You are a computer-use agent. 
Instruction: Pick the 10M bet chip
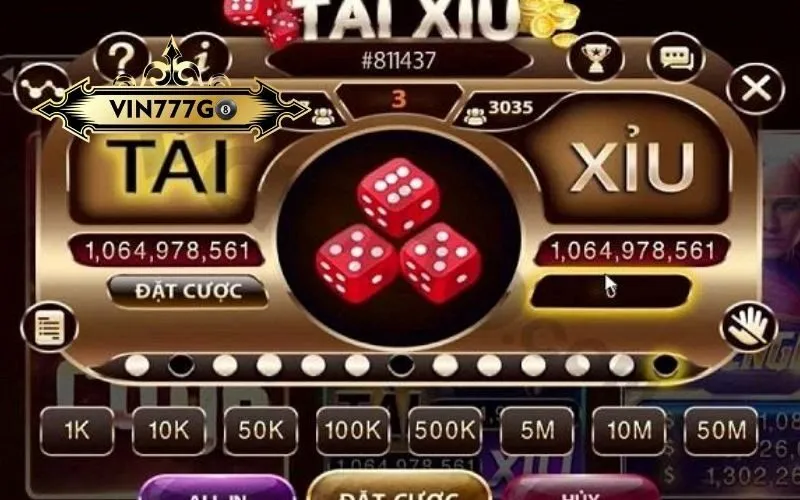click(629, 431)
